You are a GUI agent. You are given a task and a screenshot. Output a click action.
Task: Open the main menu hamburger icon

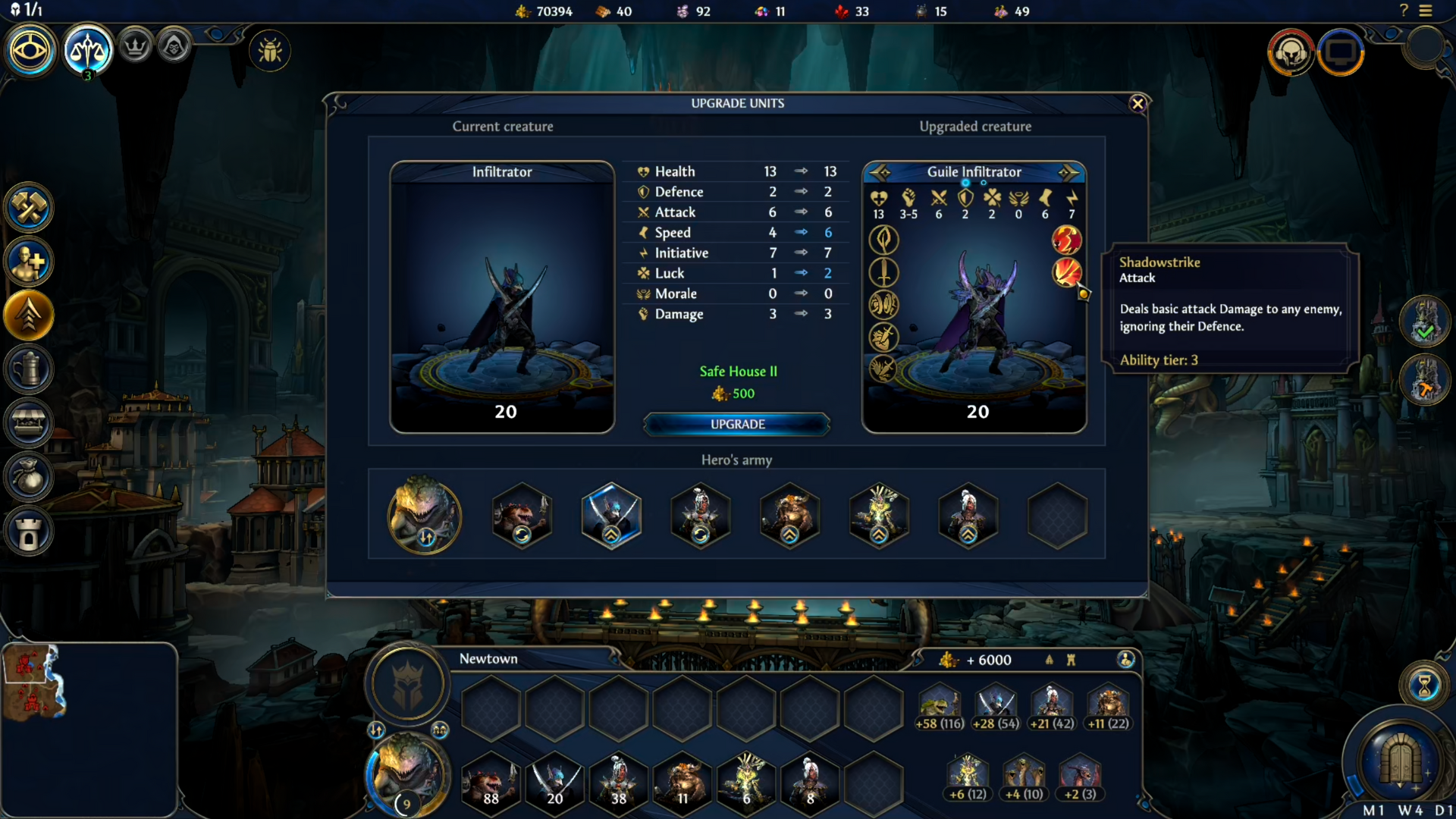tap(1426, 11)
